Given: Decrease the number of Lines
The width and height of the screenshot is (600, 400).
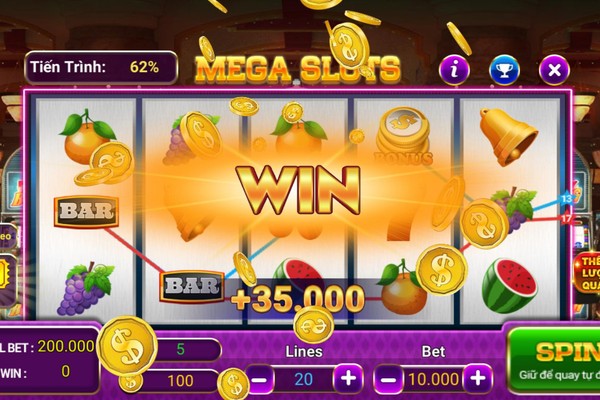Looking at the screenshot, I should tap(260, 379).
